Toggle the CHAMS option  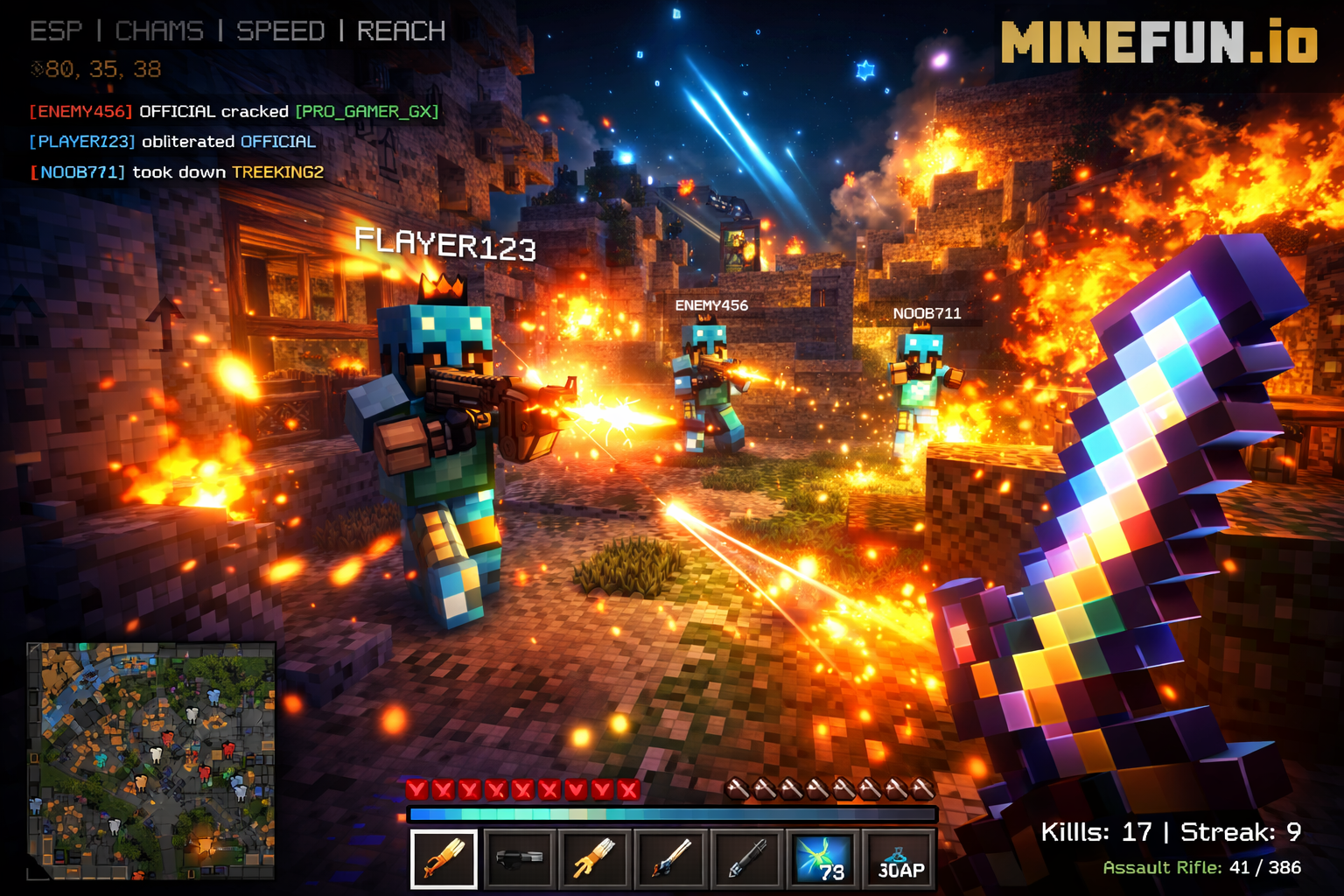click(x=159, y=31)
